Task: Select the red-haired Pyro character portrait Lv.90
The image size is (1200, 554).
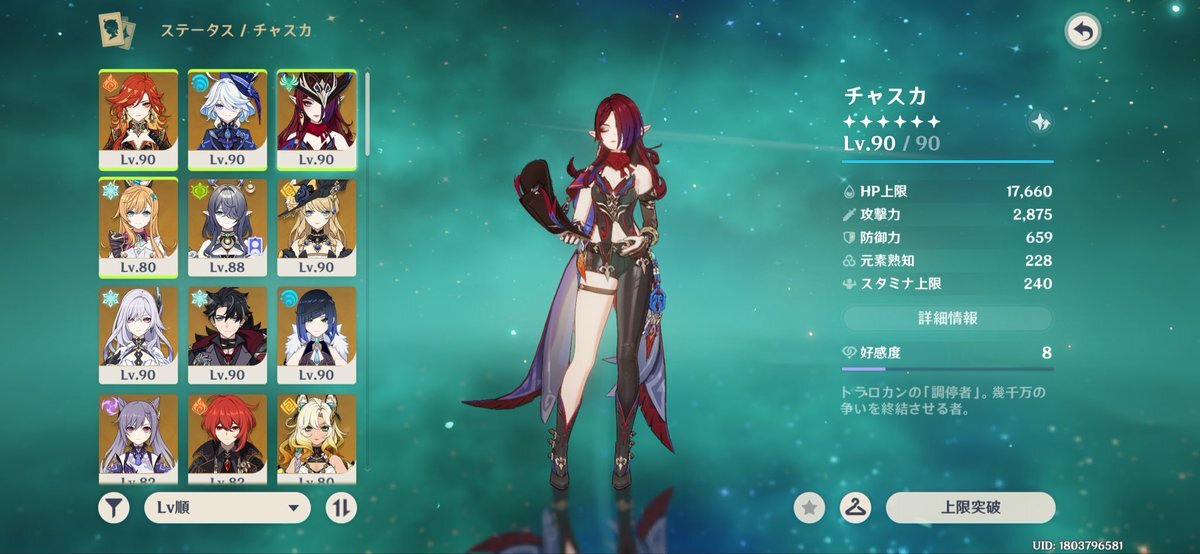Action: point(139,118)
